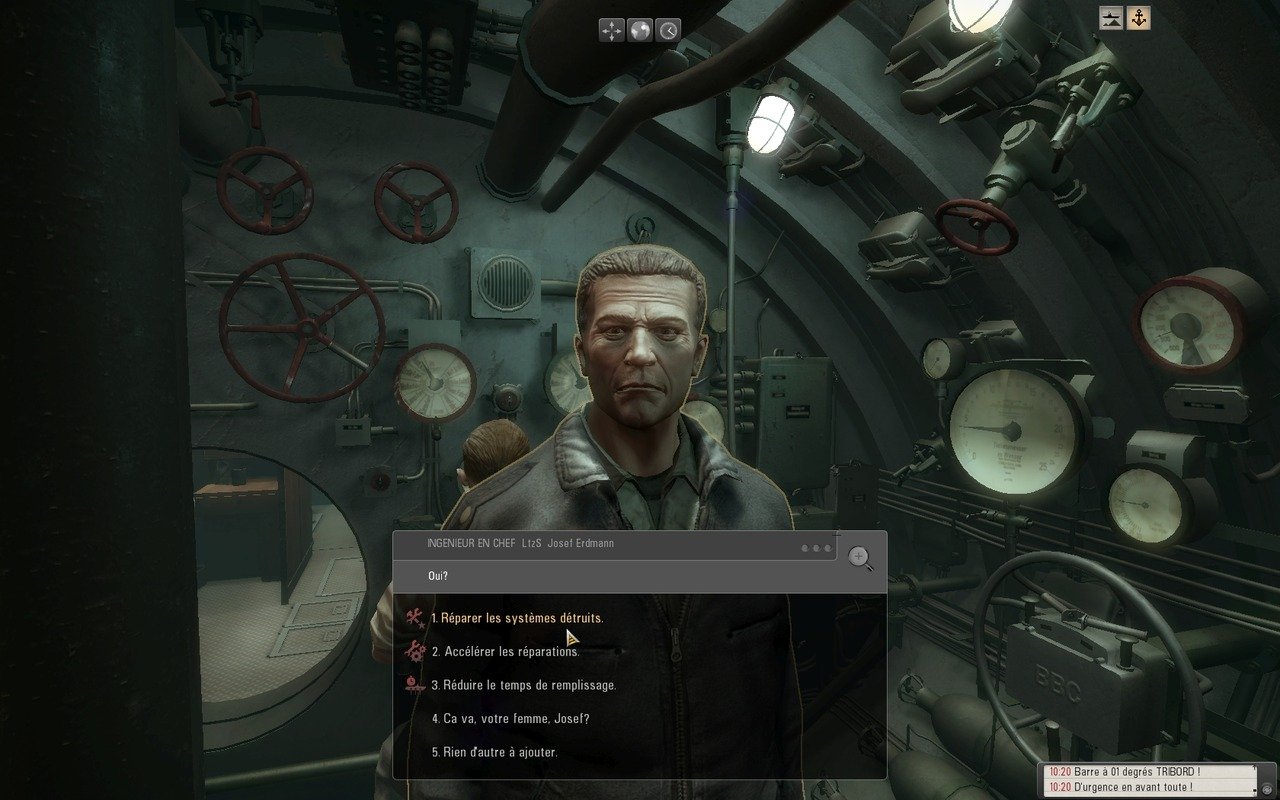Click the four-arrows navigation icon
1280x800 pixels.
pyautogui.click(x=611, y=30)
